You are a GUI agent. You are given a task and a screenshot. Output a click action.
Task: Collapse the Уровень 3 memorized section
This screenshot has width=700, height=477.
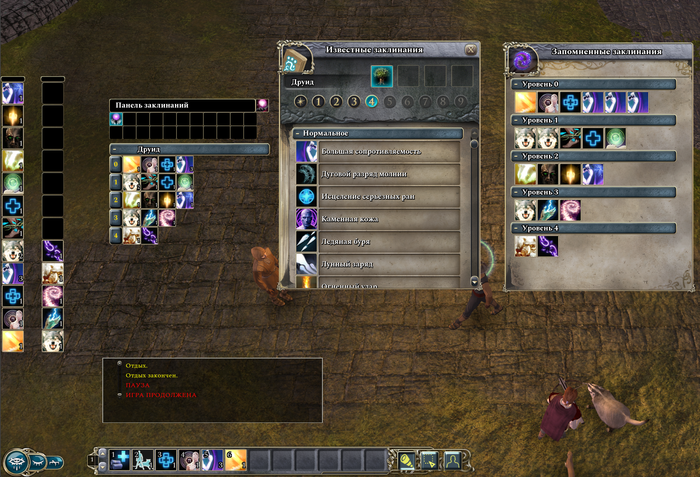516,191
